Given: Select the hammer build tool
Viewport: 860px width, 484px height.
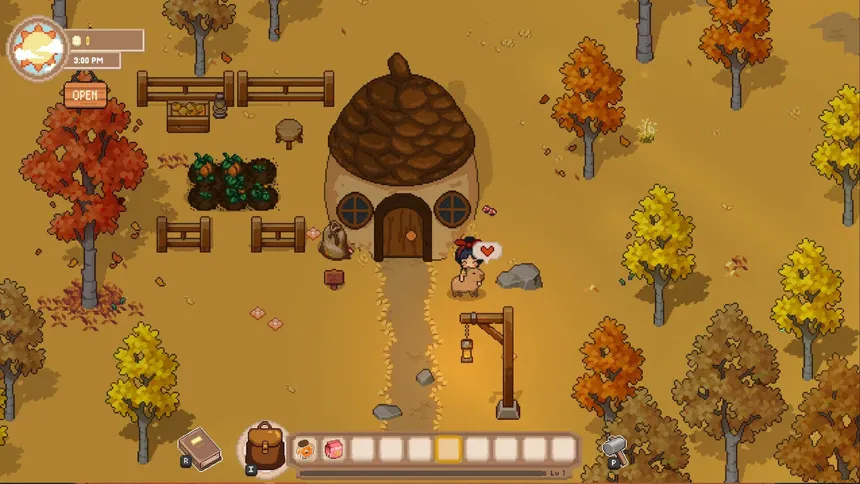Looking at the screenshot, I should pos(614,447).
